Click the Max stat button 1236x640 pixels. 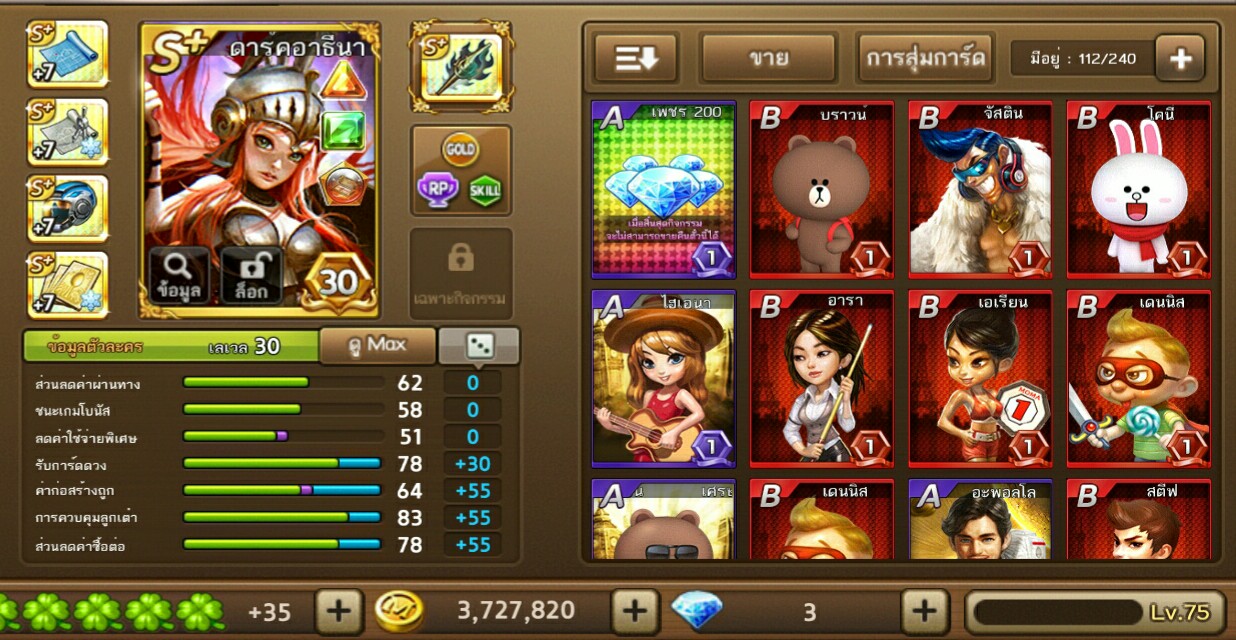377,345
